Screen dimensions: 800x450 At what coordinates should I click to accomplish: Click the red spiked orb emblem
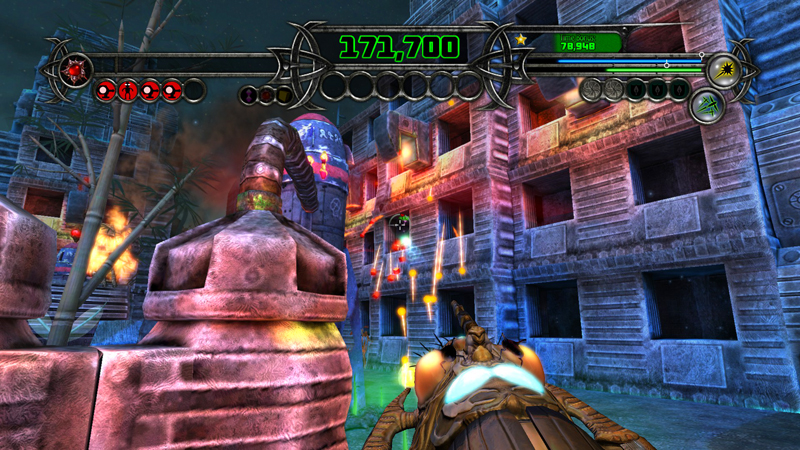pos(73,69)
